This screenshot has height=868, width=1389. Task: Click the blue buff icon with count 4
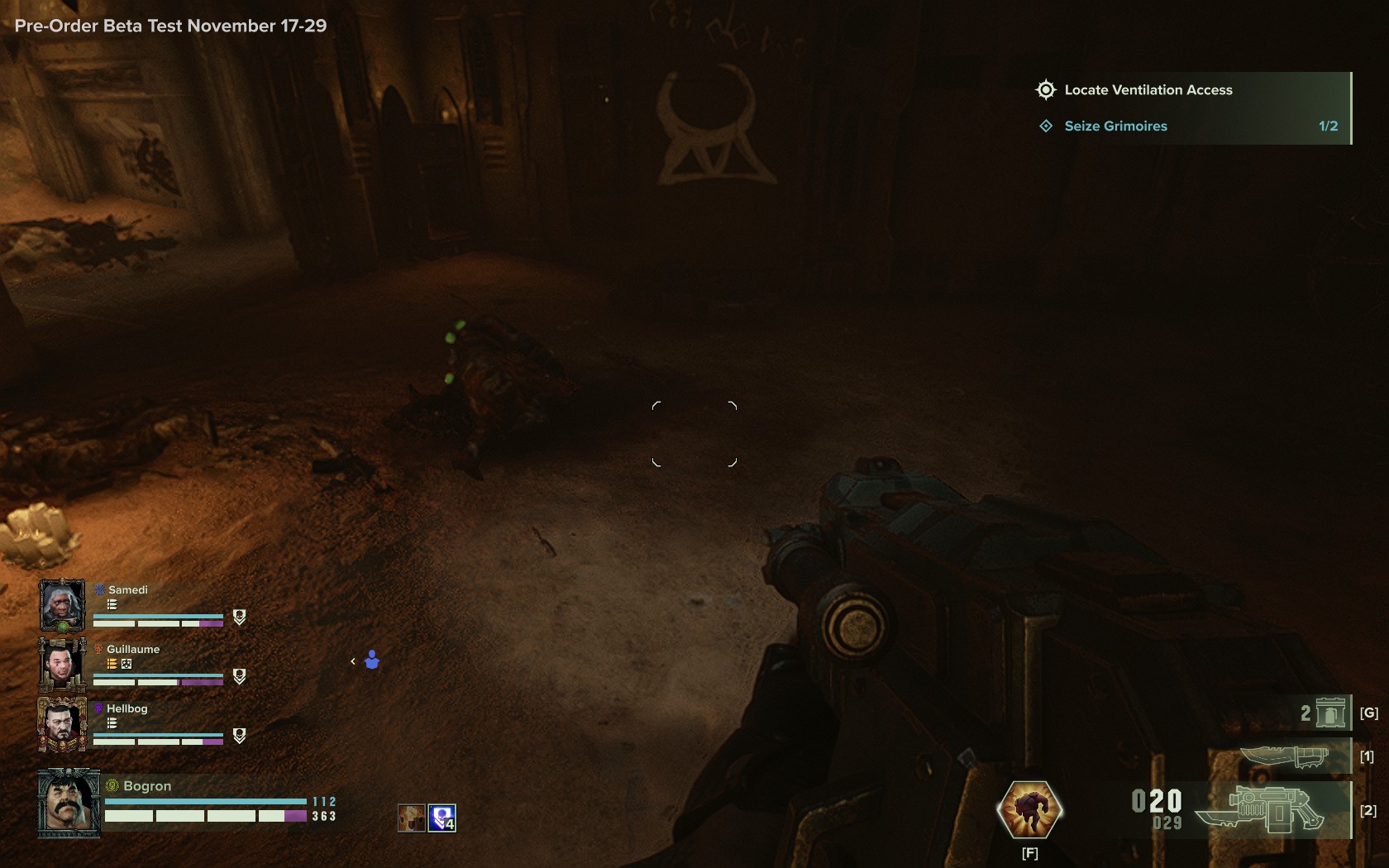(x=442, y=818)
